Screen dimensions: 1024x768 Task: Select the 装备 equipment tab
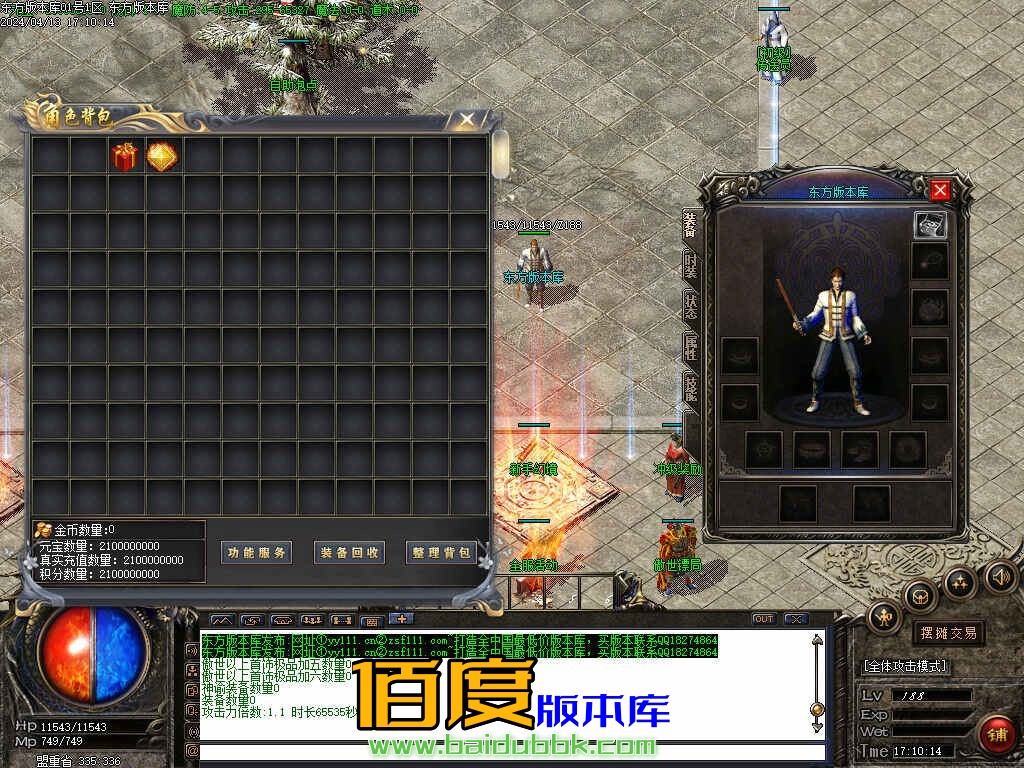(691, 224)
